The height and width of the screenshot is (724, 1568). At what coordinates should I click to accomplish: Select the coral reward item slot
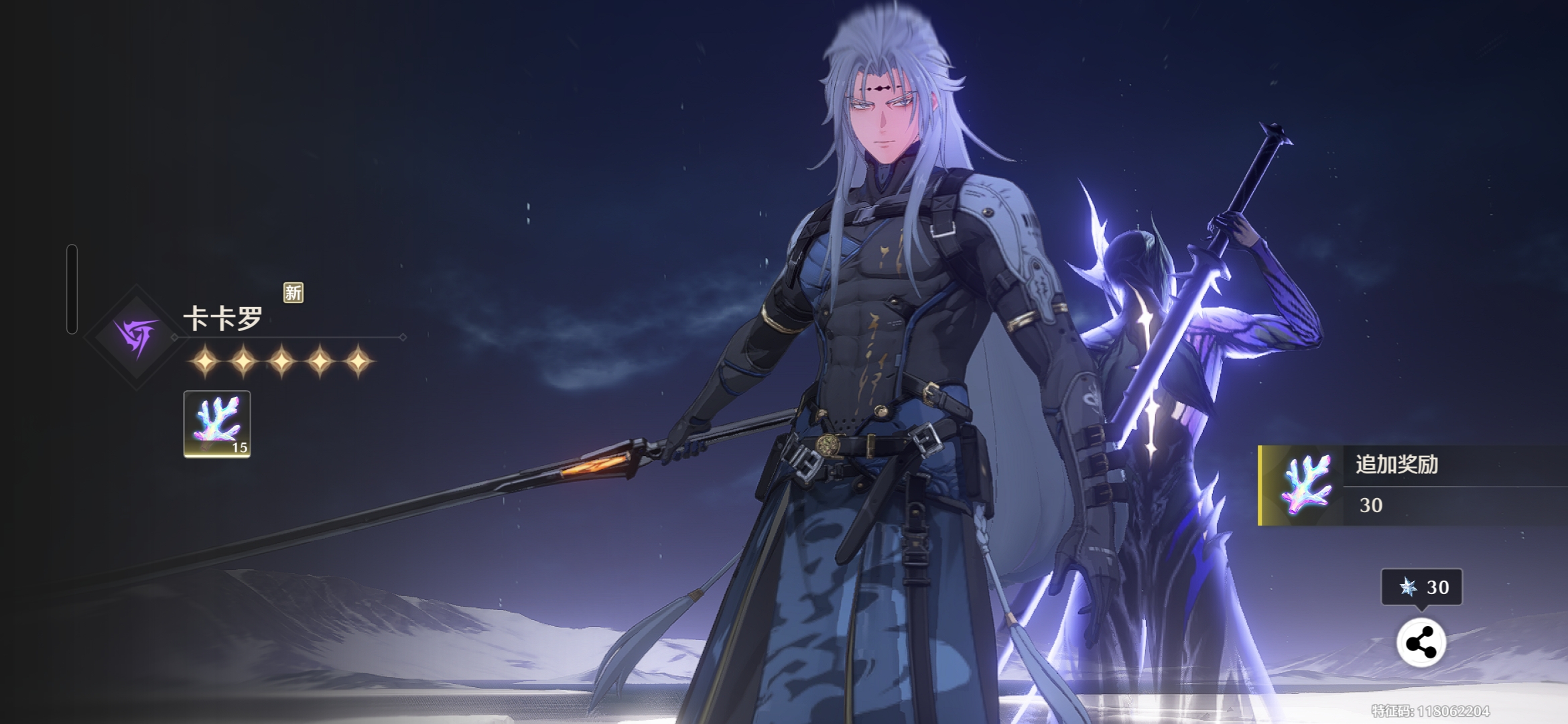pos(216,424)
